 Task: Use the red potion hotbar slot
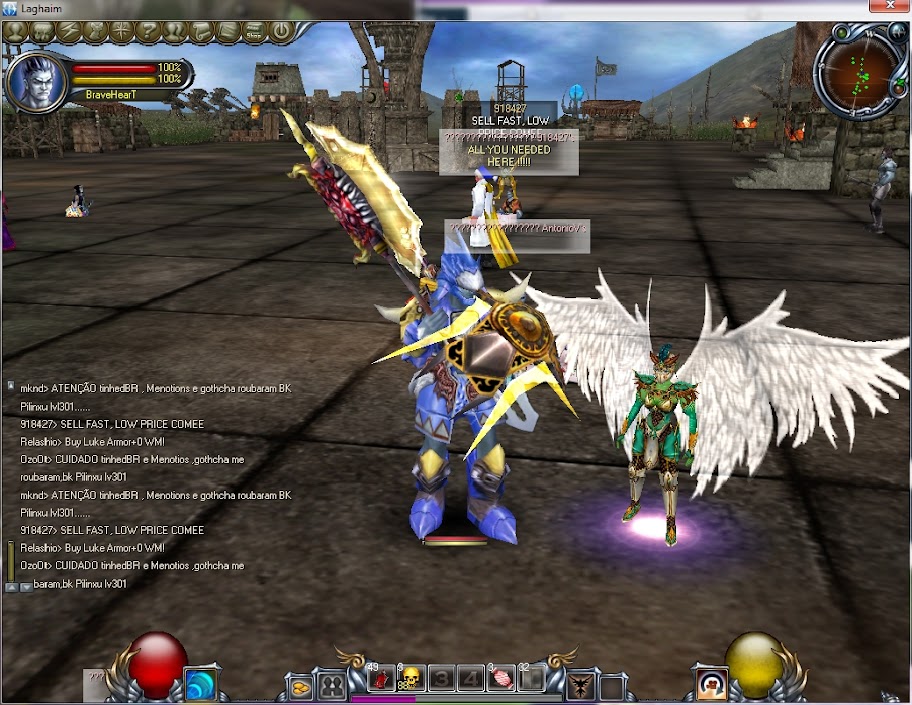coord(381,680)
